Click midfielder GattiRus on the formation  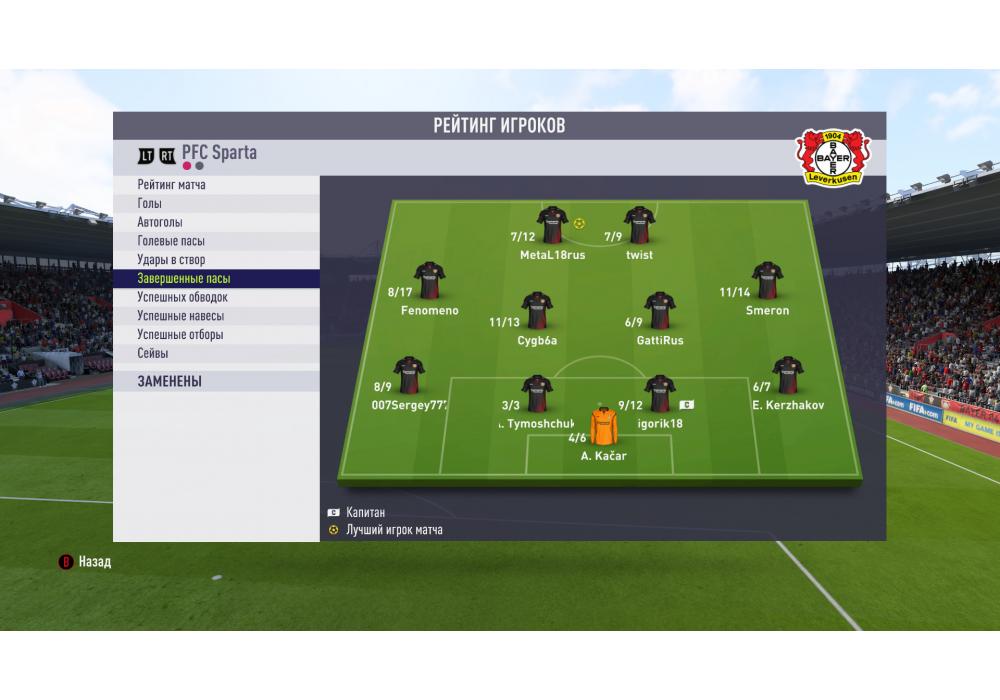tap(660, 312)
